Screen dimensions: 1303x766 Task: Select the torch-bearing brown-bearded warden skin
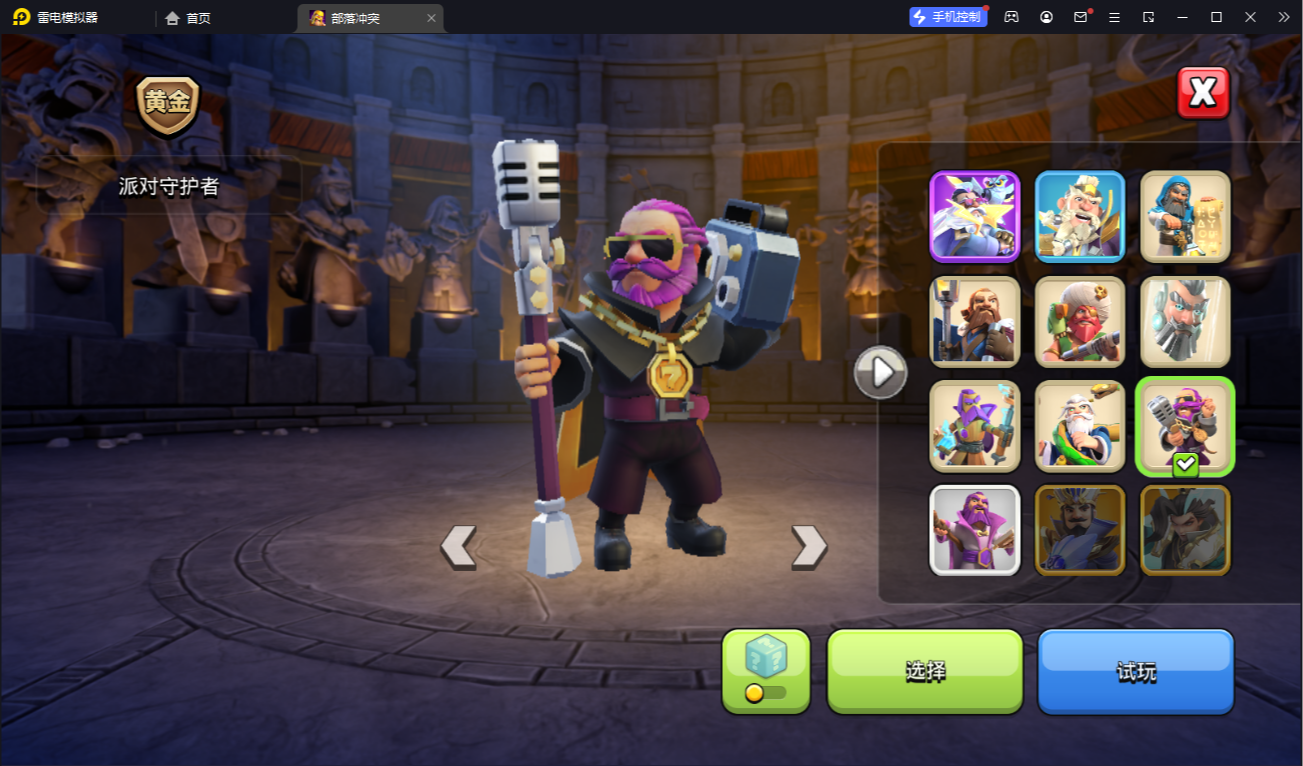(975, 321)
